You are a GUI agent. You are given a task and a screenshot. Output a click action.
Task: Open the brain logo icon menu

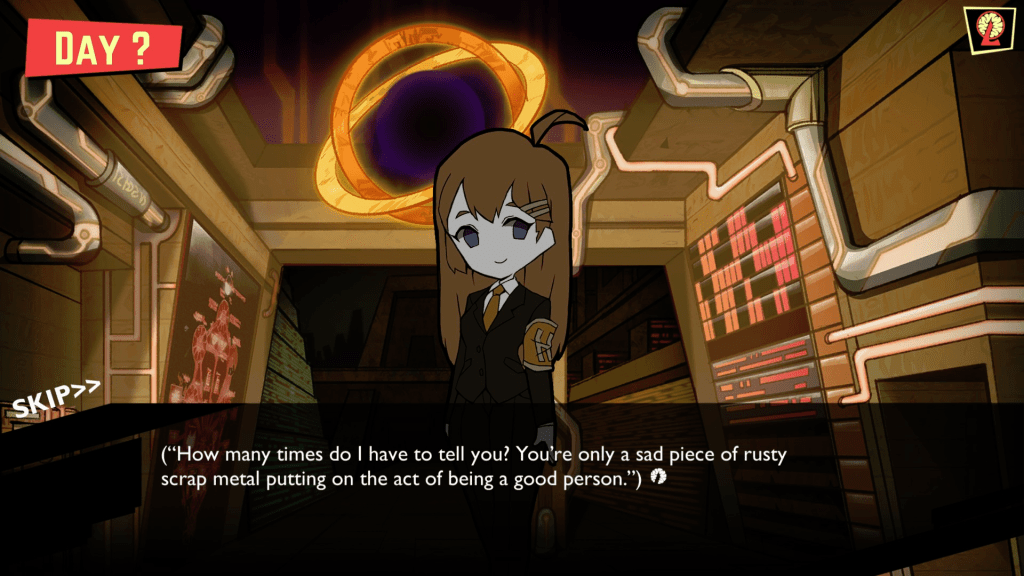987,28
